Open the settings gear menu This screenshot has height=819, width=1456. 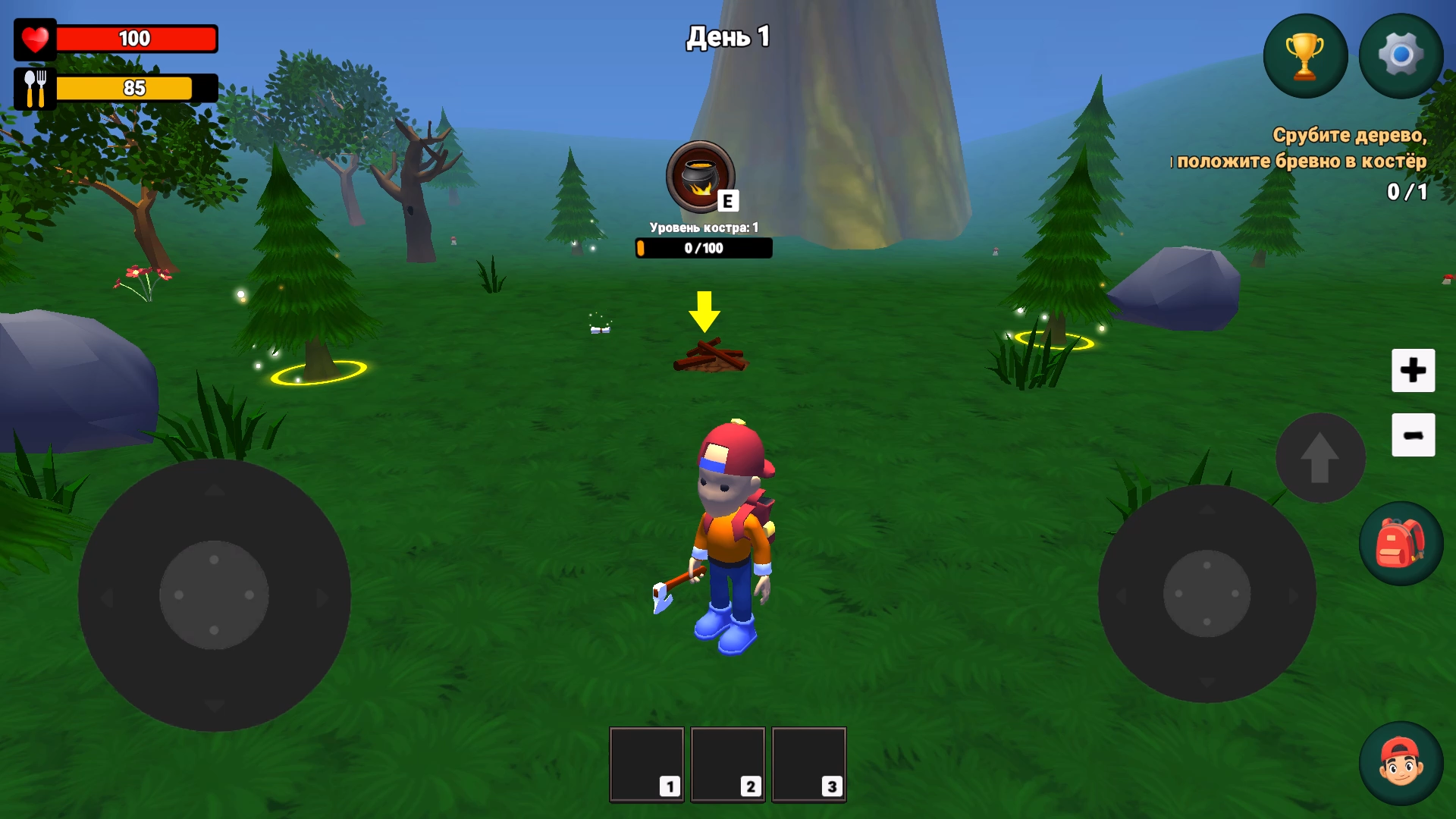point(1401,55)
